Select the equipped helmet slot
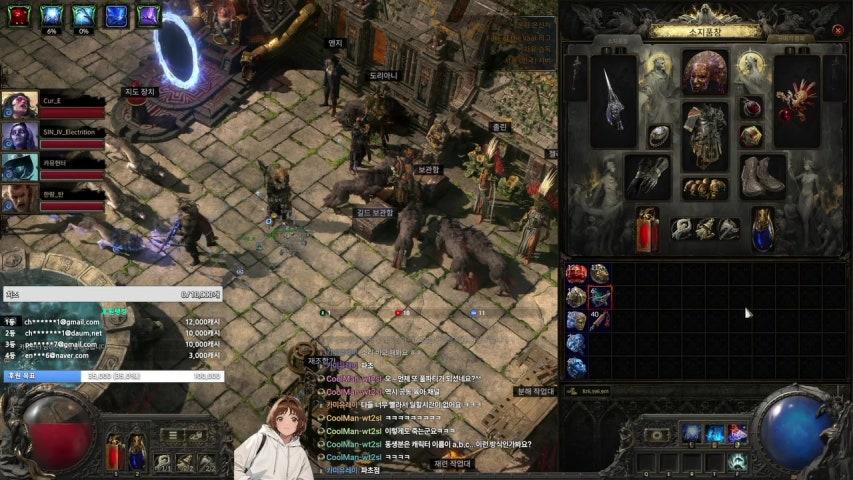 (x=705, y=72)
